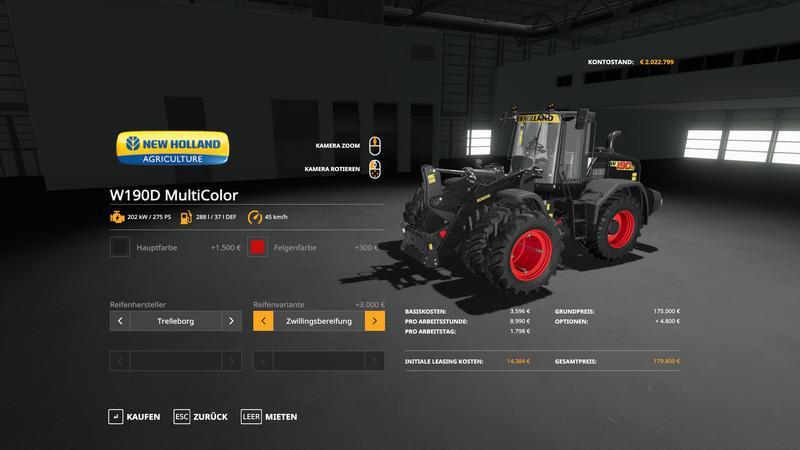The image size is (800, 450).
Task: Switch Reifenhersteller to next brand
Action: (x=231, y=321)
